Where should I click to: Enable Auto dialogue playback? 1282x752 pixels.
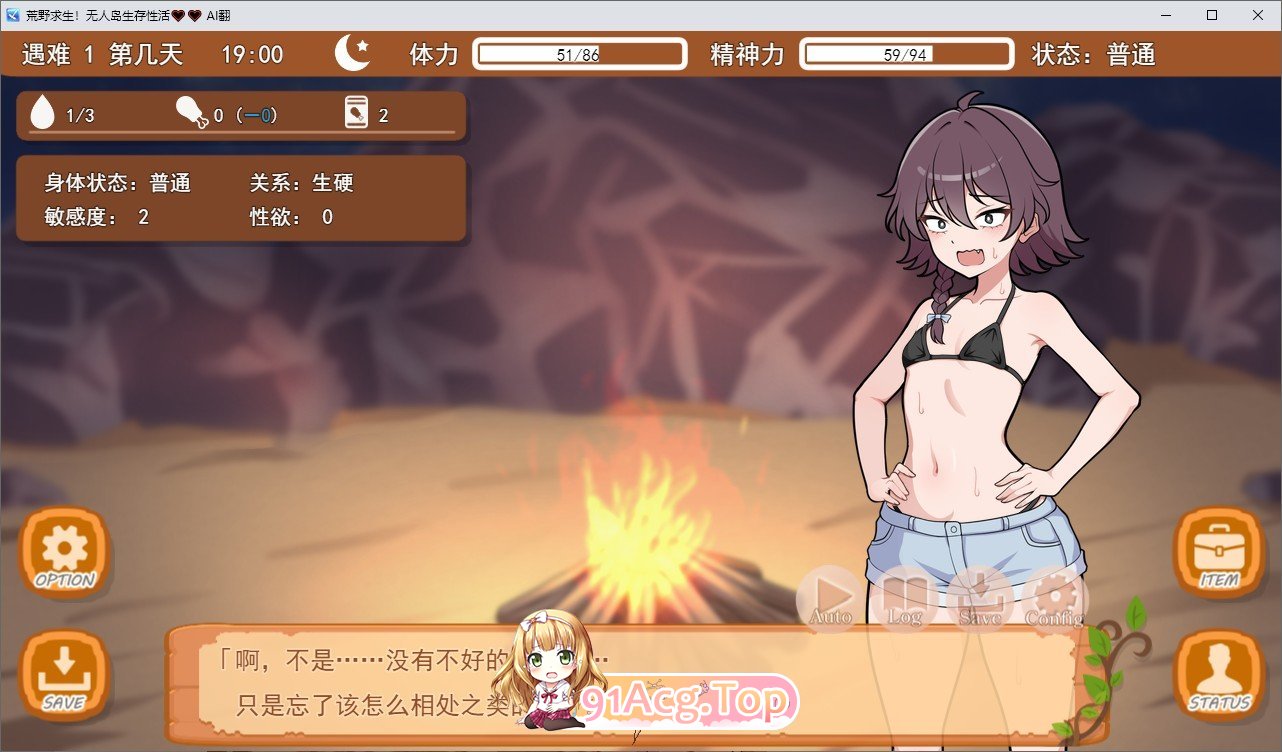click(830, 599)
